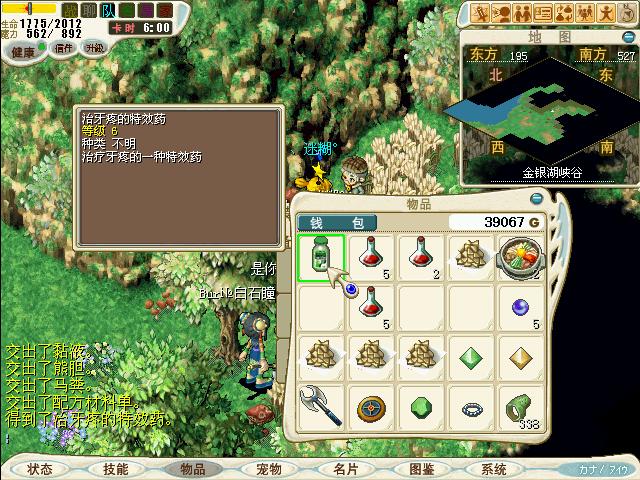Open the 状态 status menu

(40, 468)
